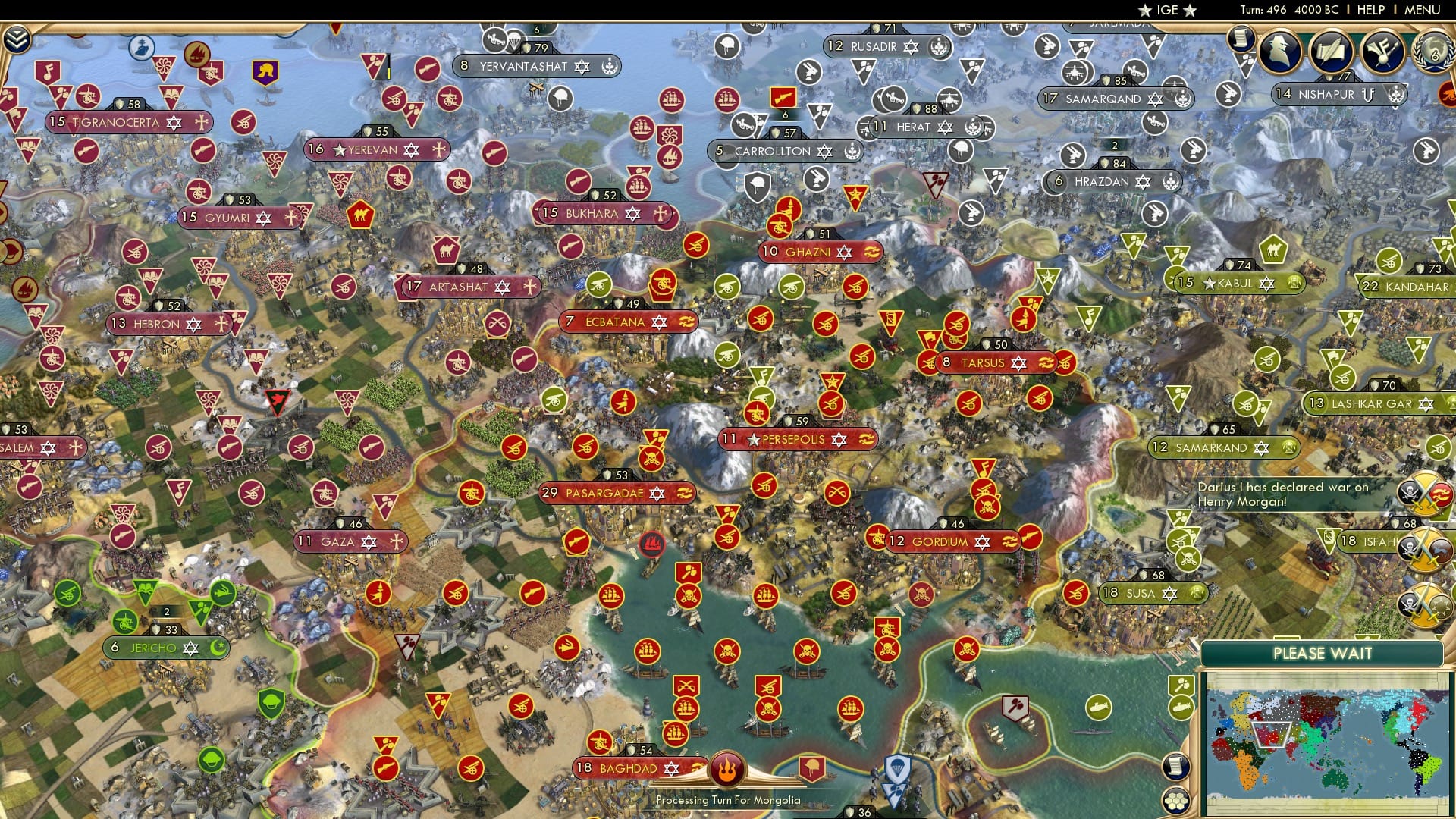Click the crossed-swords war declaration notification icon
Image resolution: width=1456 pixels, height=819 pixels.
click(1423, 491)
